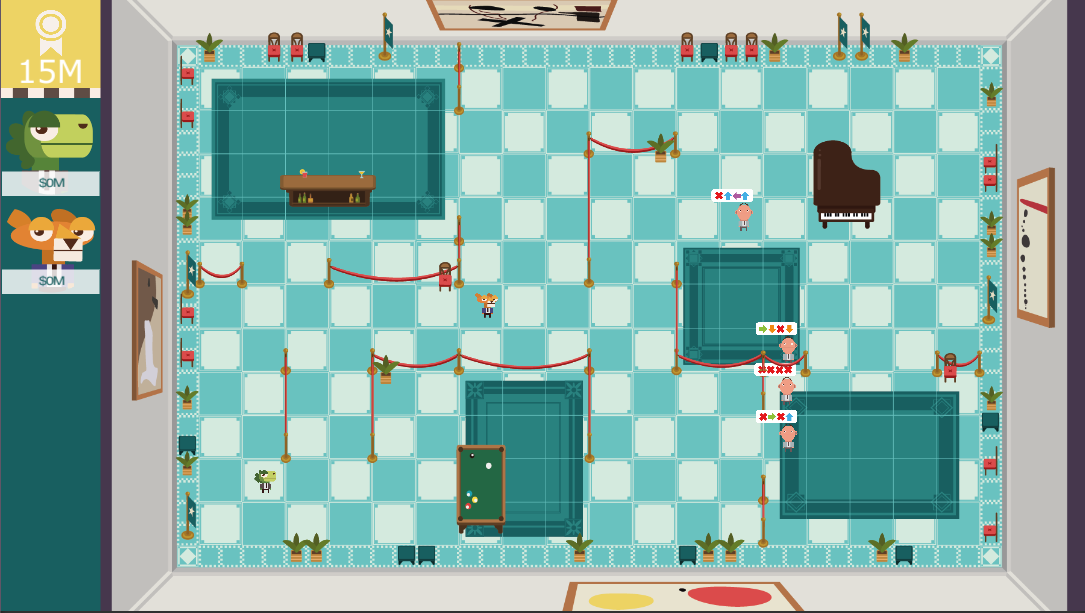
Task: Select the orange fox player portrait
Action: pos(50,237)
